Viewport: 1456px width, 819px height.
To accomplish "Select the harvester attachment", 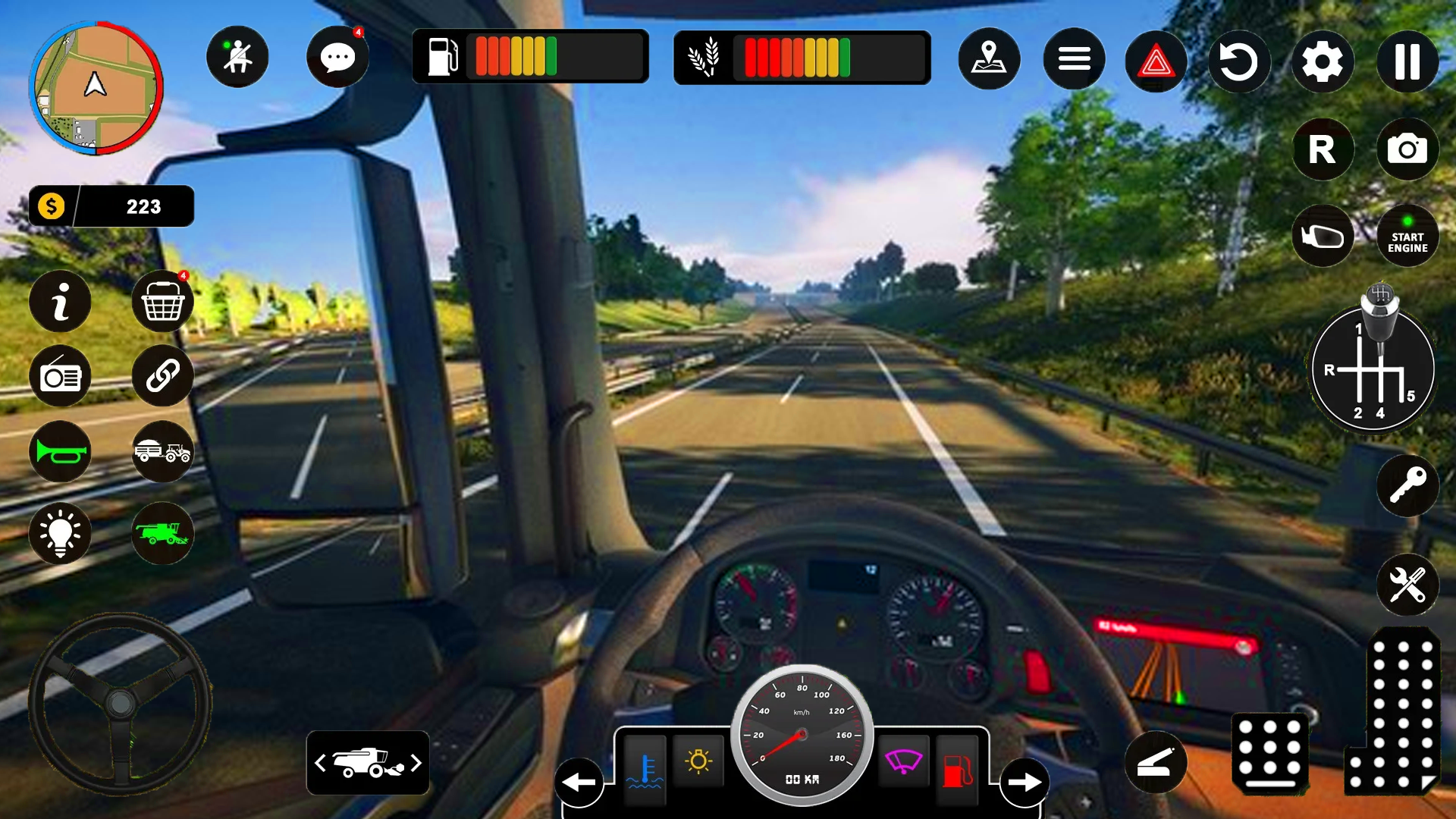I will (x=162, y=533).
